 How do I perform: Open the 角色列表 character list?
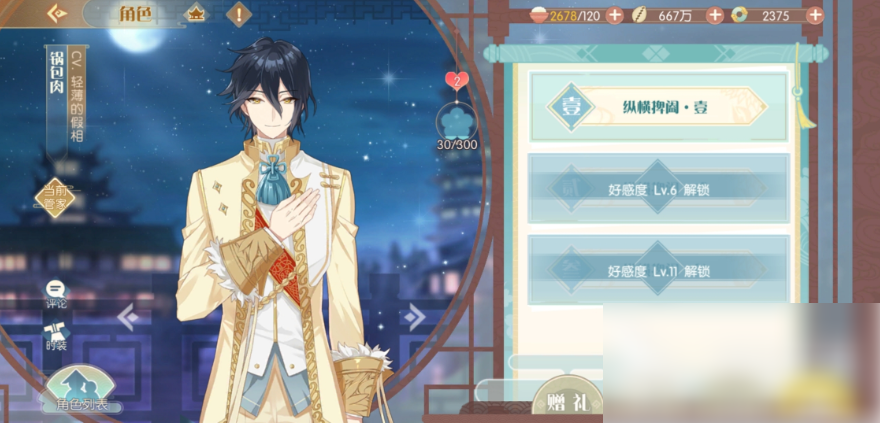click(x=82, y=392)
